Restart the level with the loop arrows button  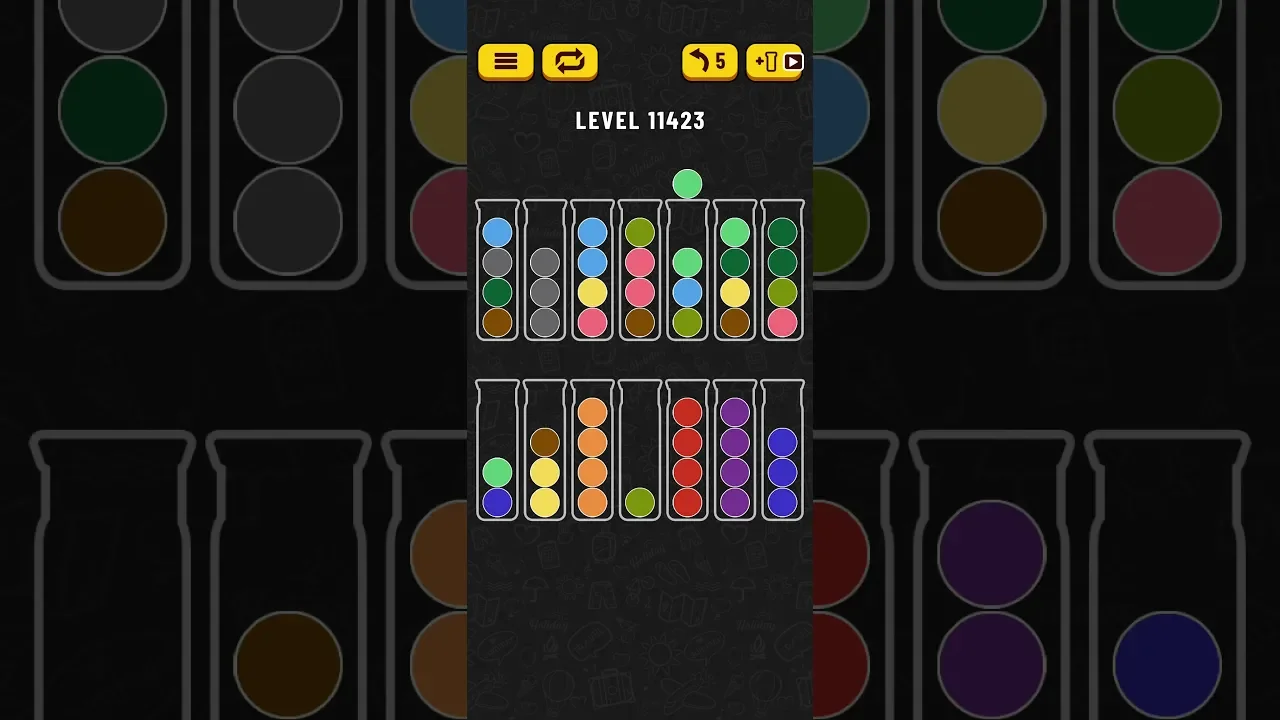[x=569, y=62]
